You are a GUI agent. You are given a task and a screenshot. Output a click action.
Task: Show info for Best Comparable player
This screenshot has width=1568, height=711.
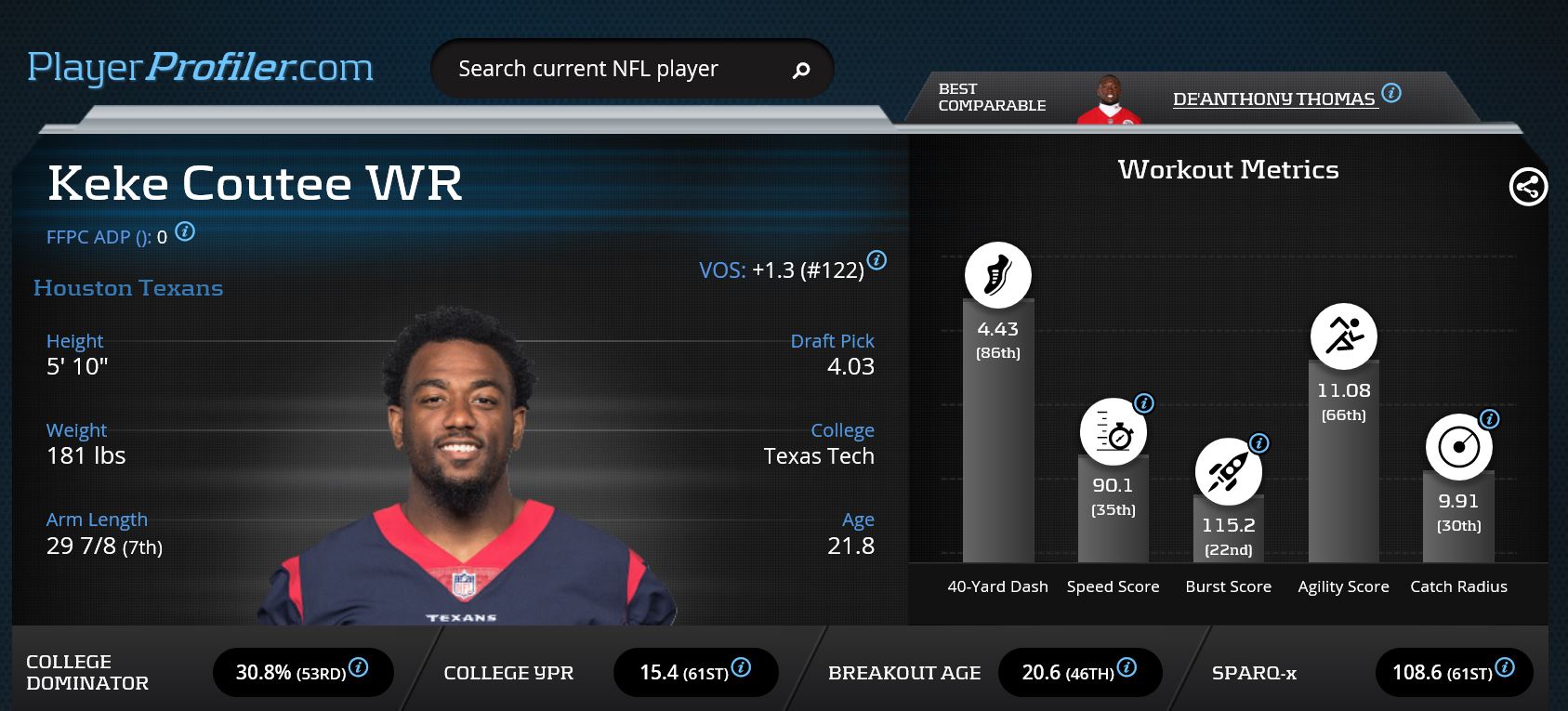(x=1391, y=93)
